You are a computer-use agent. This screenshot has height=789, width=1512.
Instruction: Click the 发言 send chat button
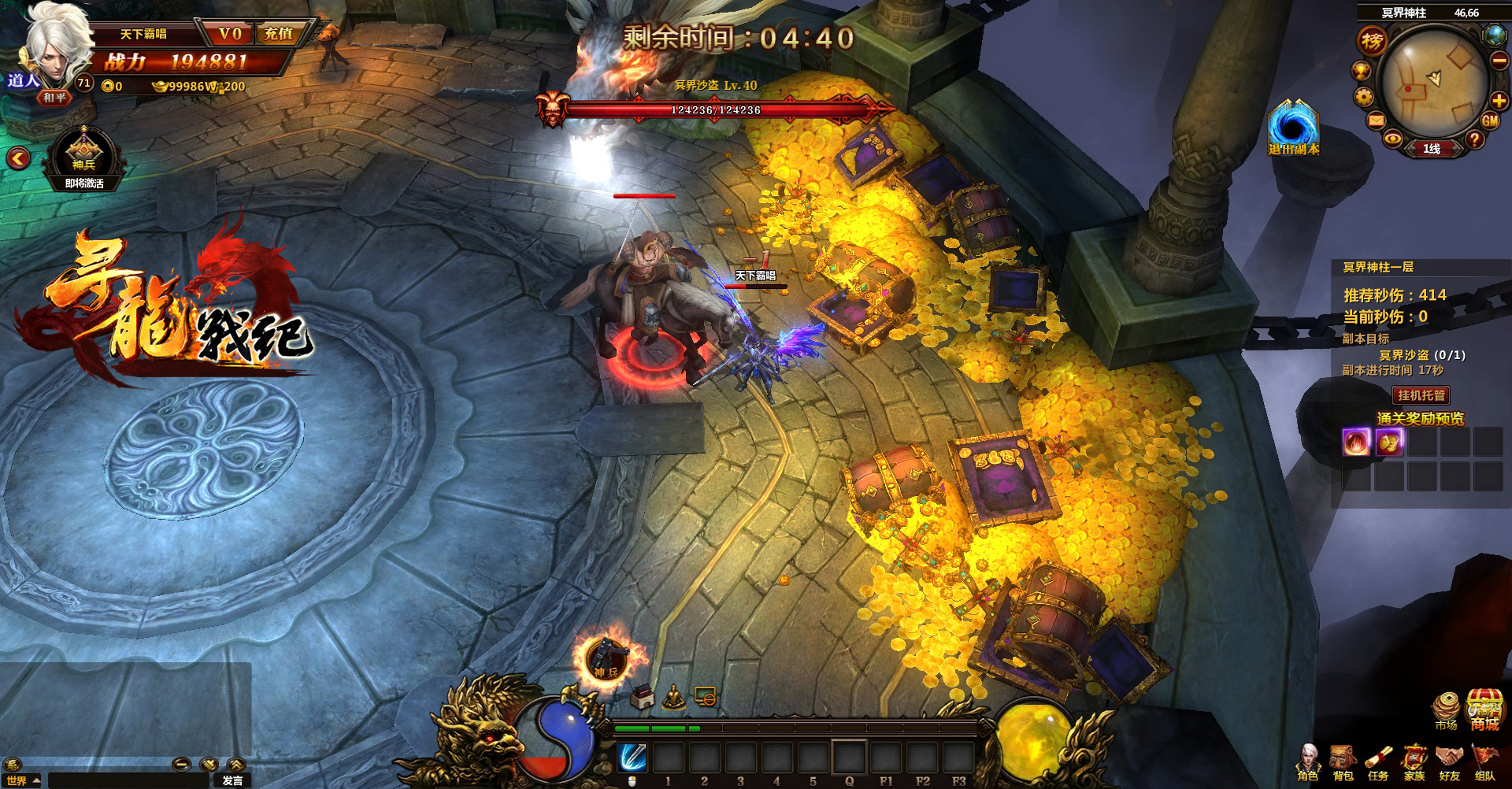click(x=232, y=780)
